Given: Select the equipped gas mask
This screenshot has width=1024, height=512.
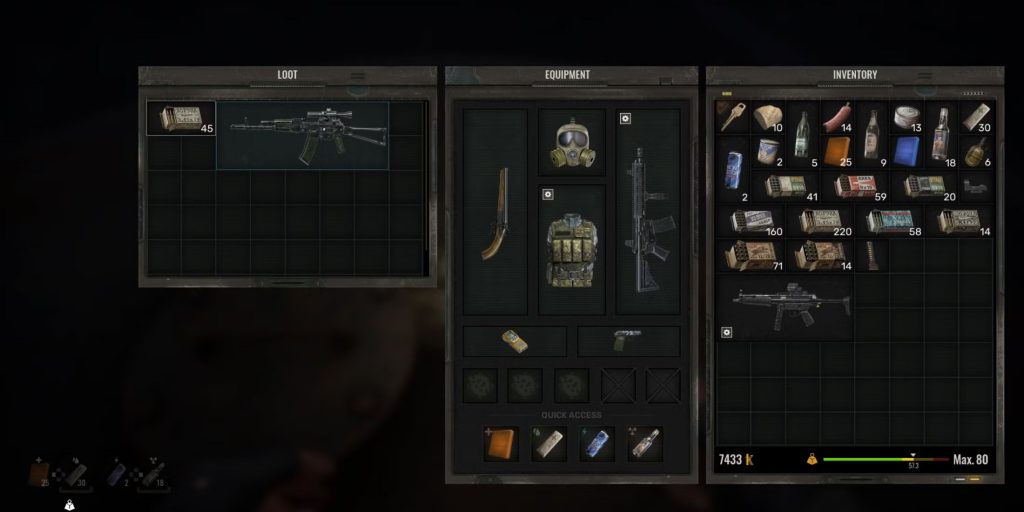Looking at the screenshot, I should click(x=572, y=144).
